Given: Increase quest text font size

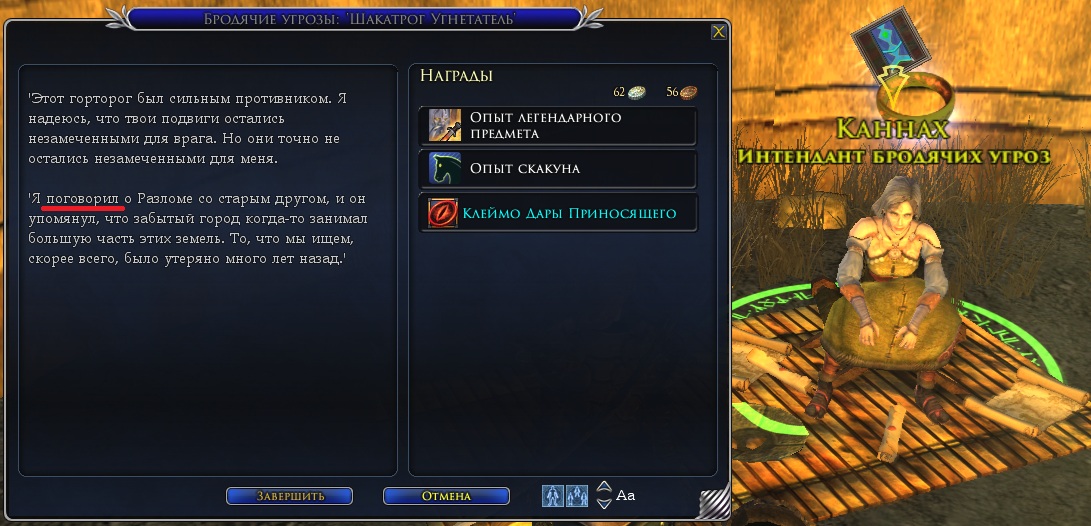Looking at the screenshot, I should [603, 488].
